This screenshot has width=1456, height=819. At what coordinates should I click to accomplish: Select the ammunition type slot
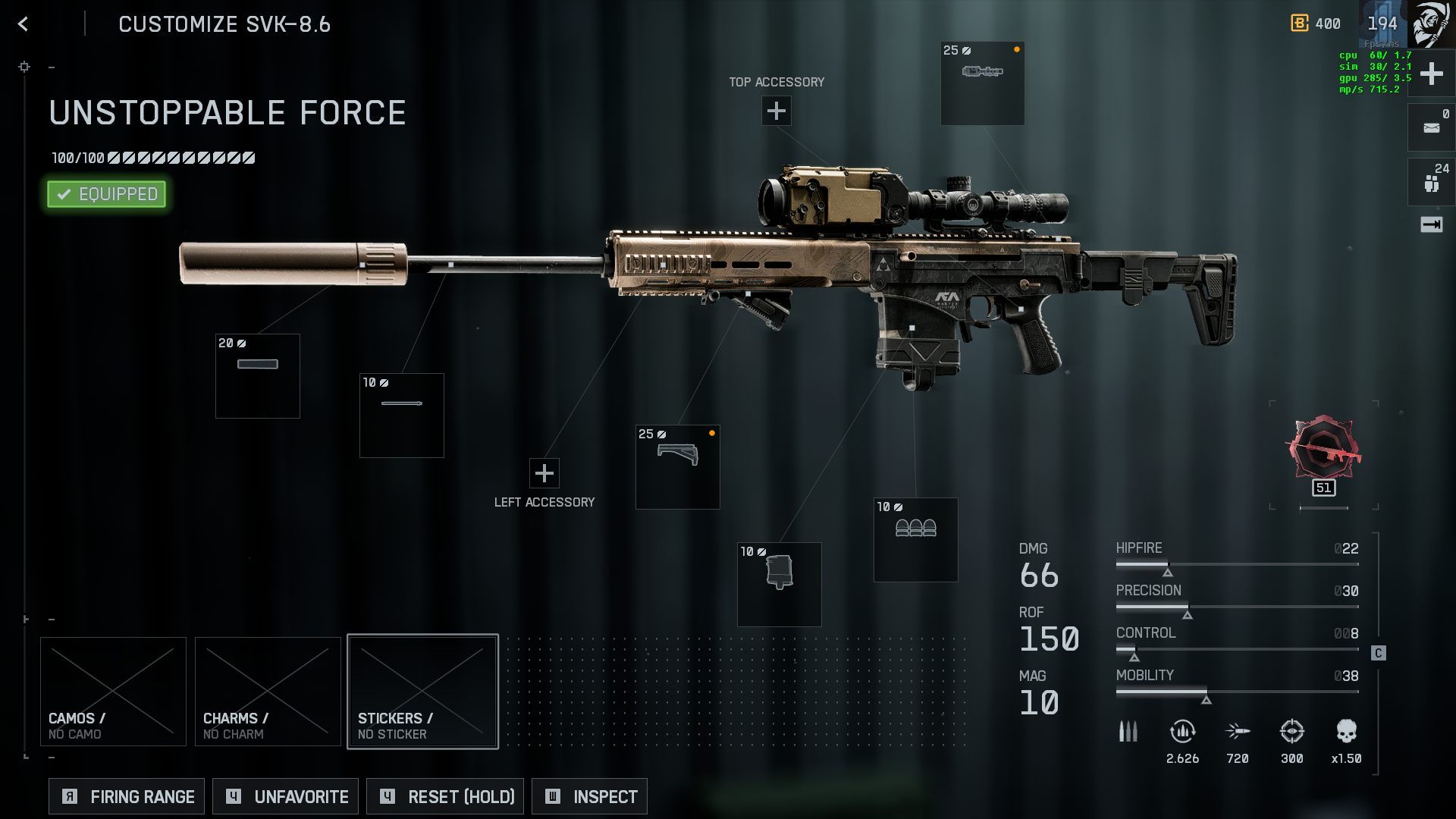click(x=915, y=540)
